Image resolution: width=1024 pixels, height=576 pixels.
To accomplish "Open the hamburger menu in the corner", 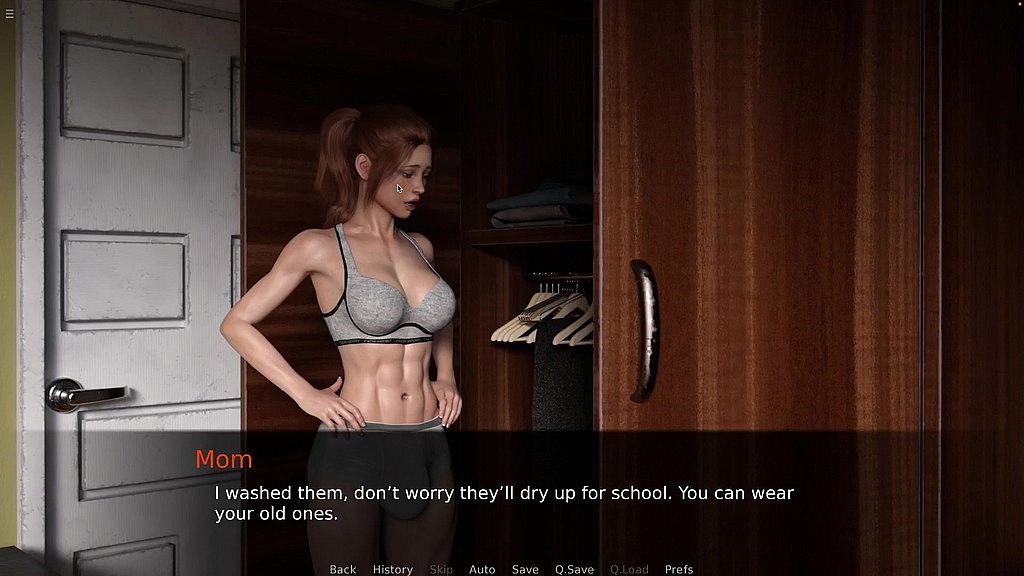I will point(9,13).
